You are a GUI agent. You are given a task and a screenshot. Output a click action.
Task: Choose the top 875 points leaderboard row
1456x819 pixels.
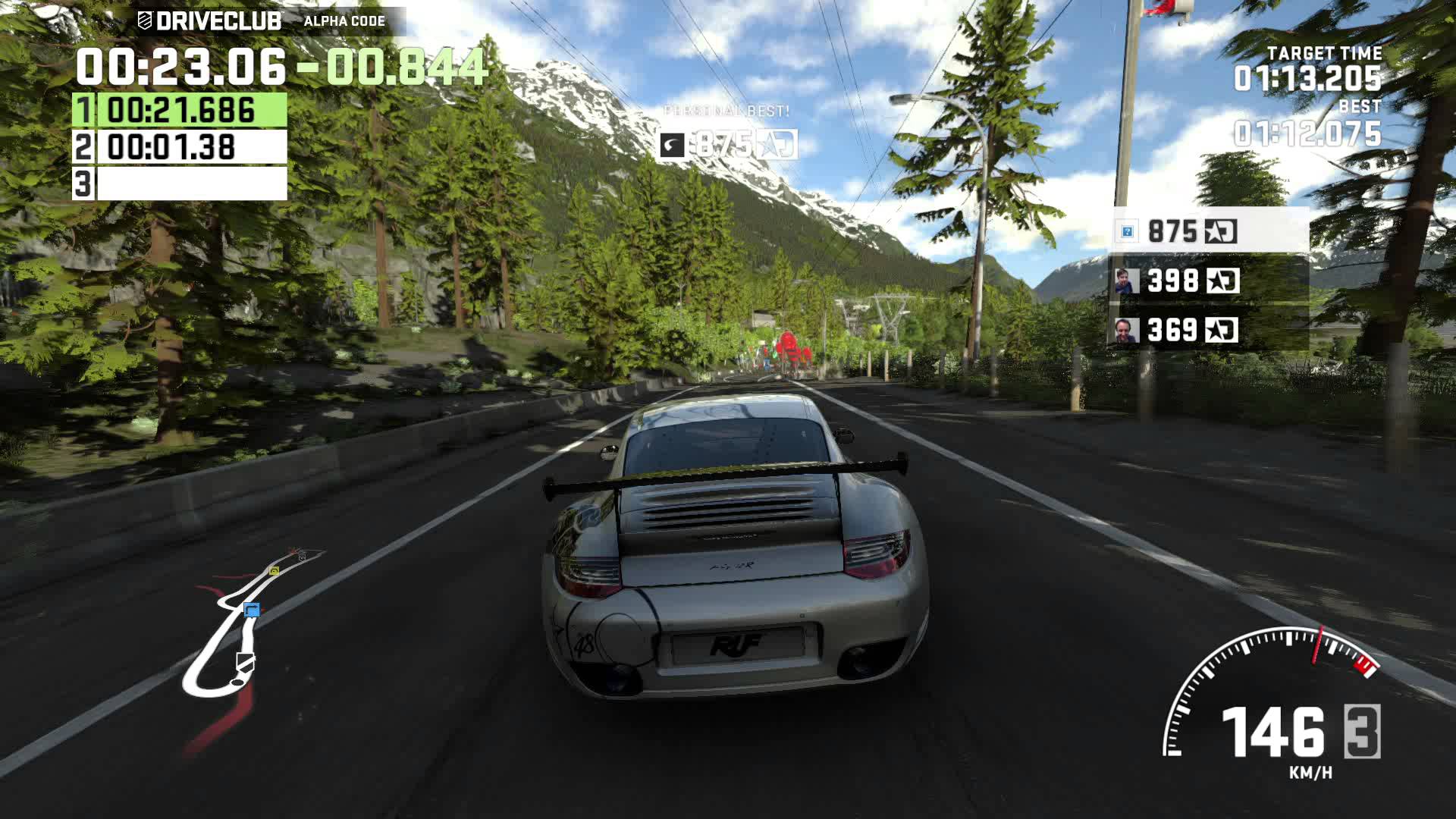[1209, 231]
